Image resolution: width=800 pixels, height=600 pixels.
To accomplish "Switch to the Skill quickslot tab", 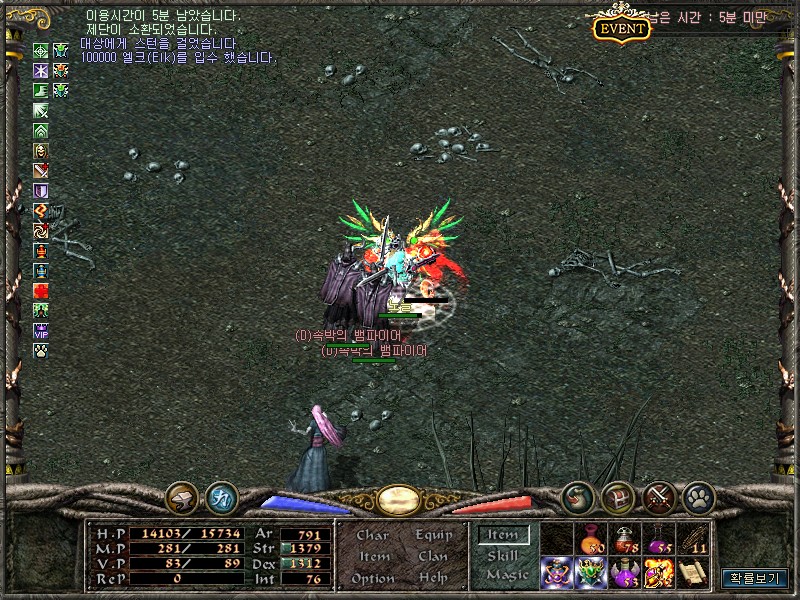I will pos(502,555).
